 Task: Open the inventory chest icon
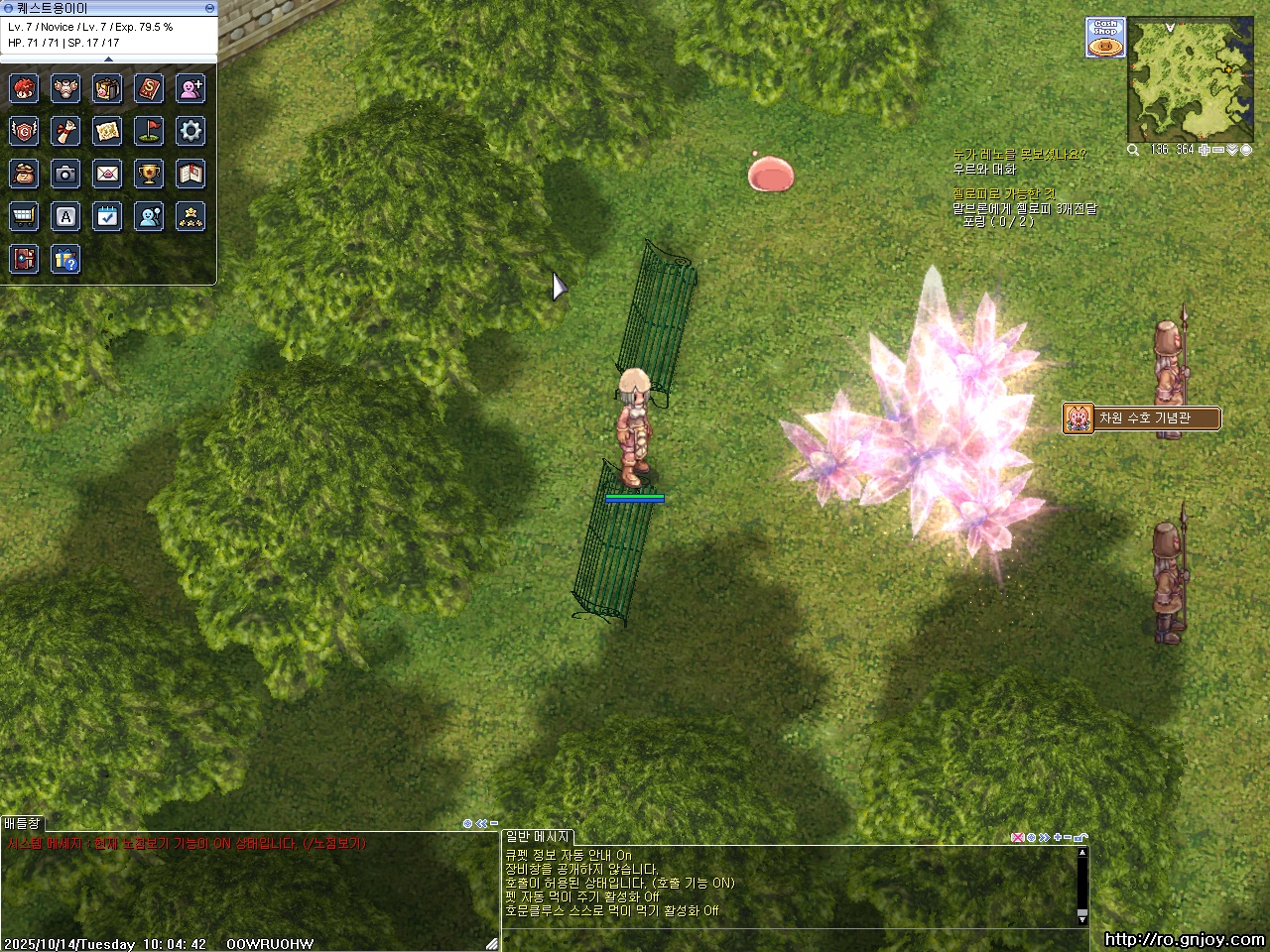coord(107,88)
